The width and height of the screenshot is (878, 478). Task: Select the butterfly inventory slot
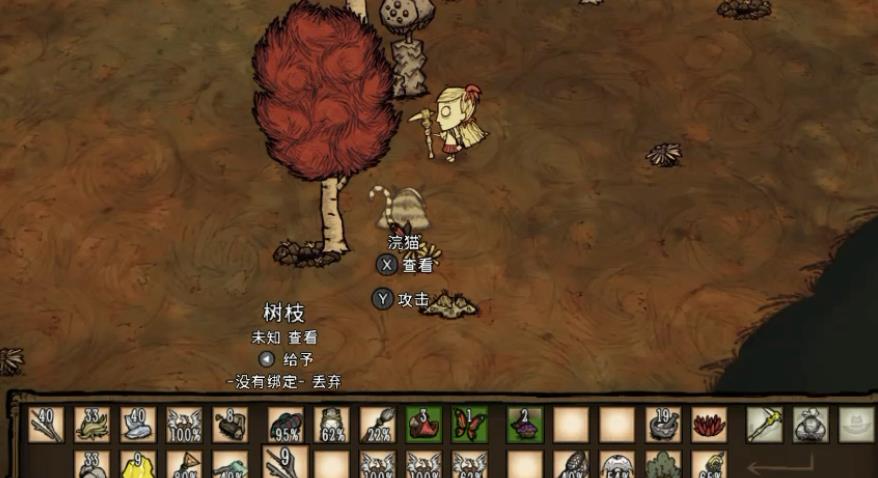(x=470, y=424)
